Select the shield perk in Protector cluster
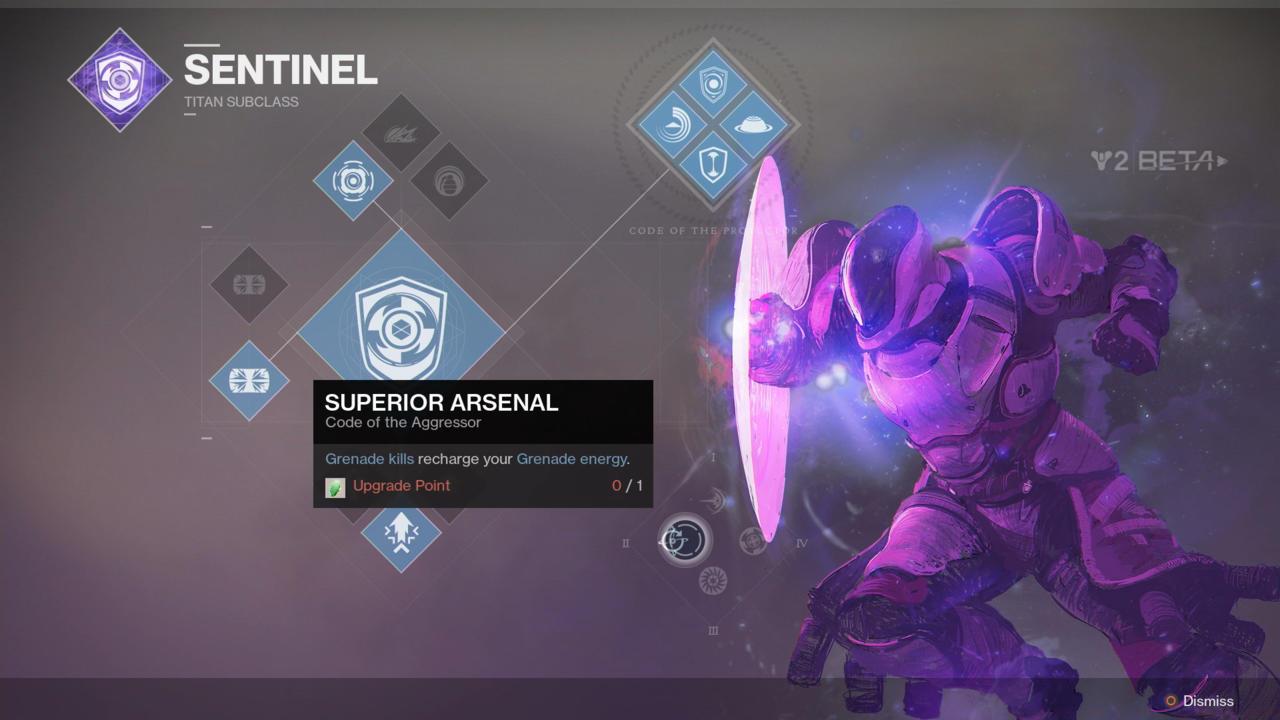This screenshot has width=1280, height=720. [712, 82]
